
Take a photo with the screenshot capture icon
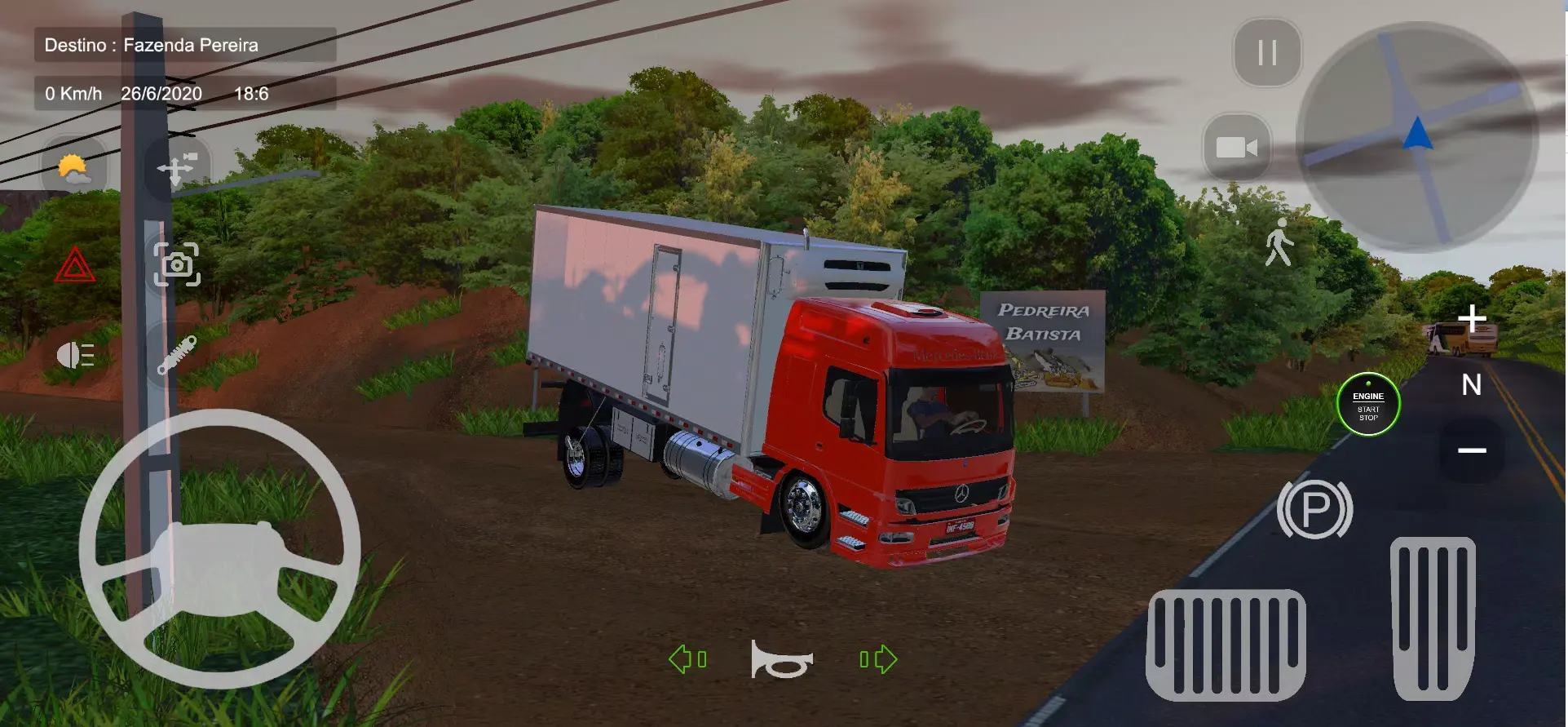coord(176,264)
